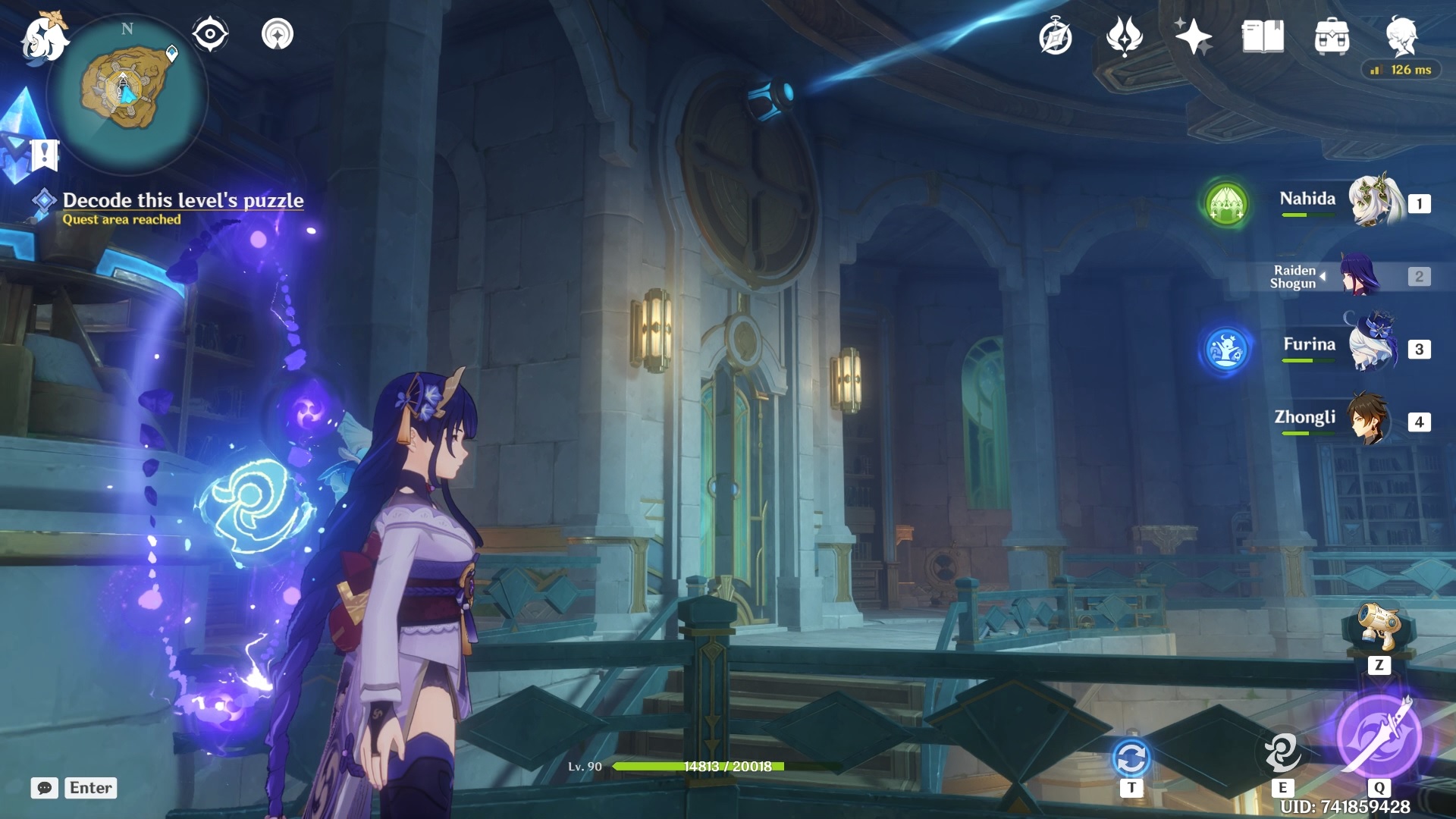Open the chat box speech bubble

[45, 788]
